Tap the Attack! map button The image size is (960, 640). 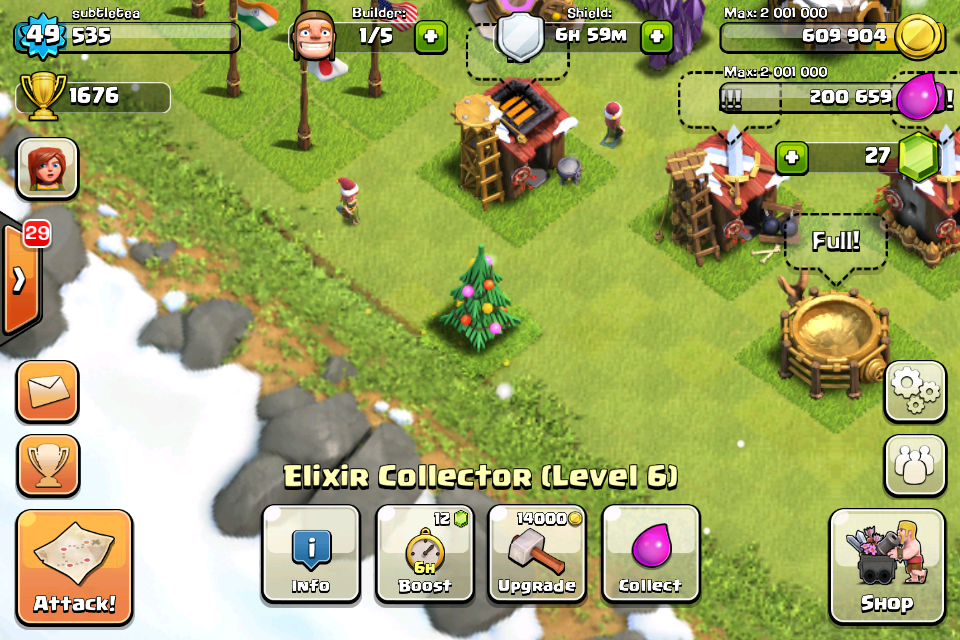click(74, 567)
